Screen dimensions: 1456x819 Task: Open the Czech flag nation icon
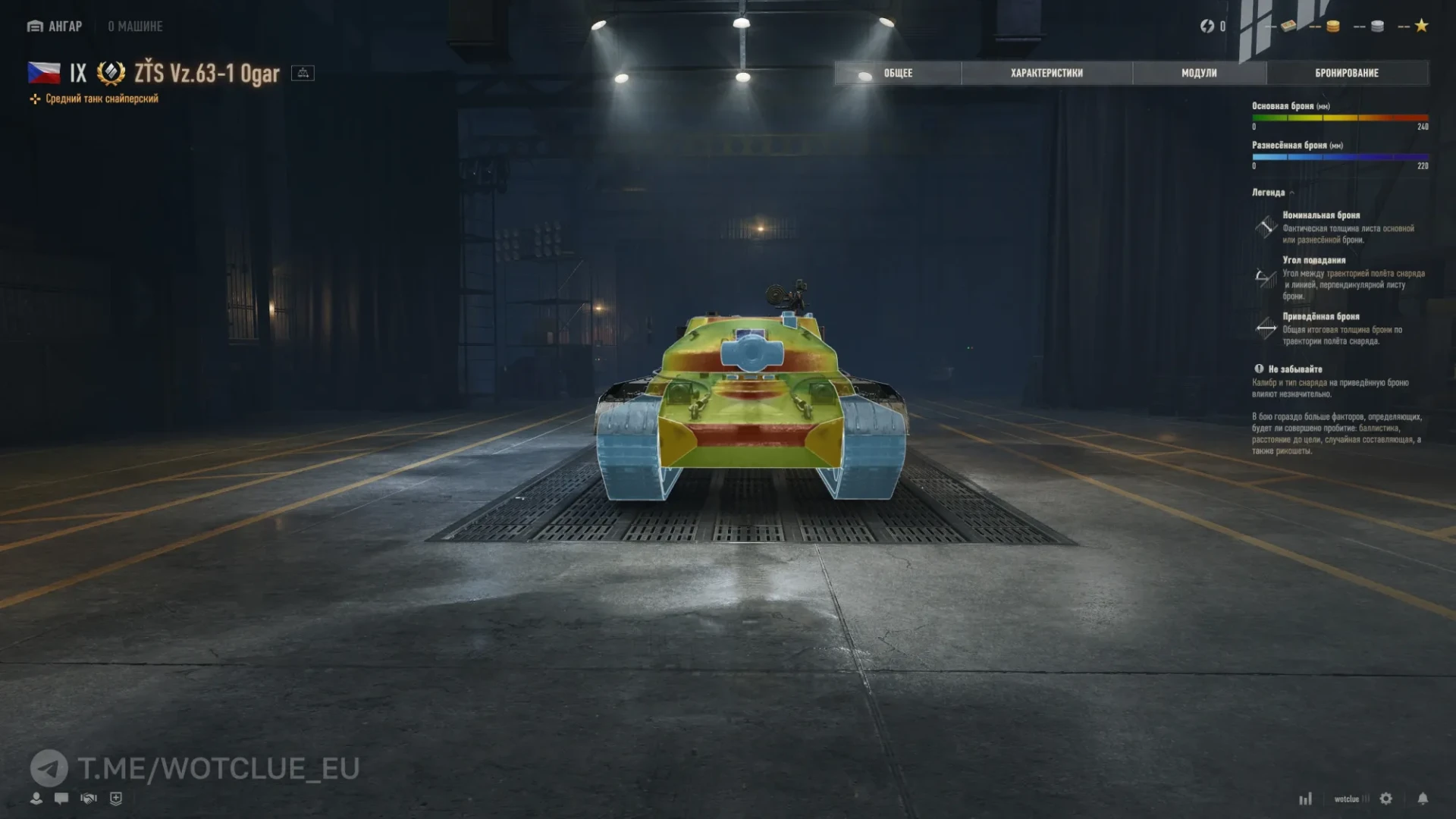[43, 72]
